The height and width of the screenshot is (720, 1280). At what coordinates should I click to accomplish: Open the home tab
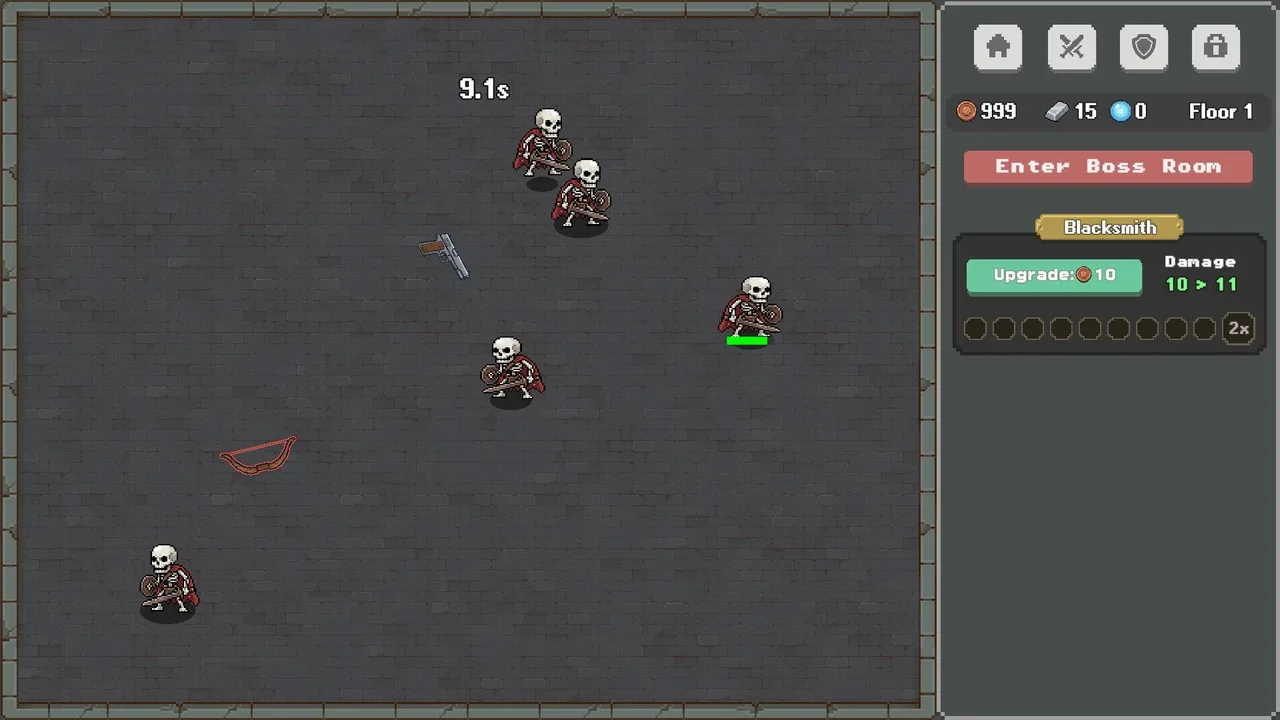point(998,47)
